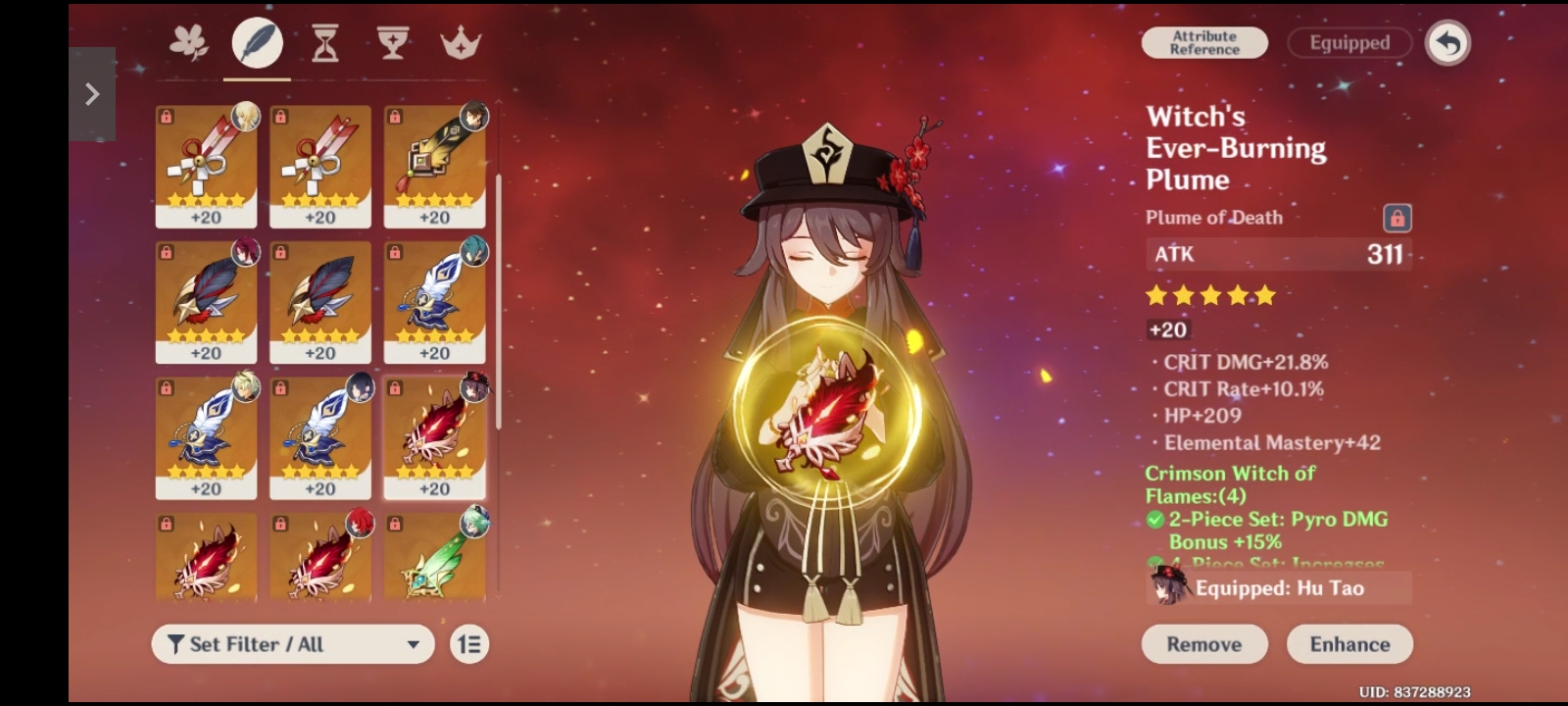The width and height of the screenshot is (1568, 706).
Task: Click the sort order icon beside Set Filter
Action: (467, 644)
